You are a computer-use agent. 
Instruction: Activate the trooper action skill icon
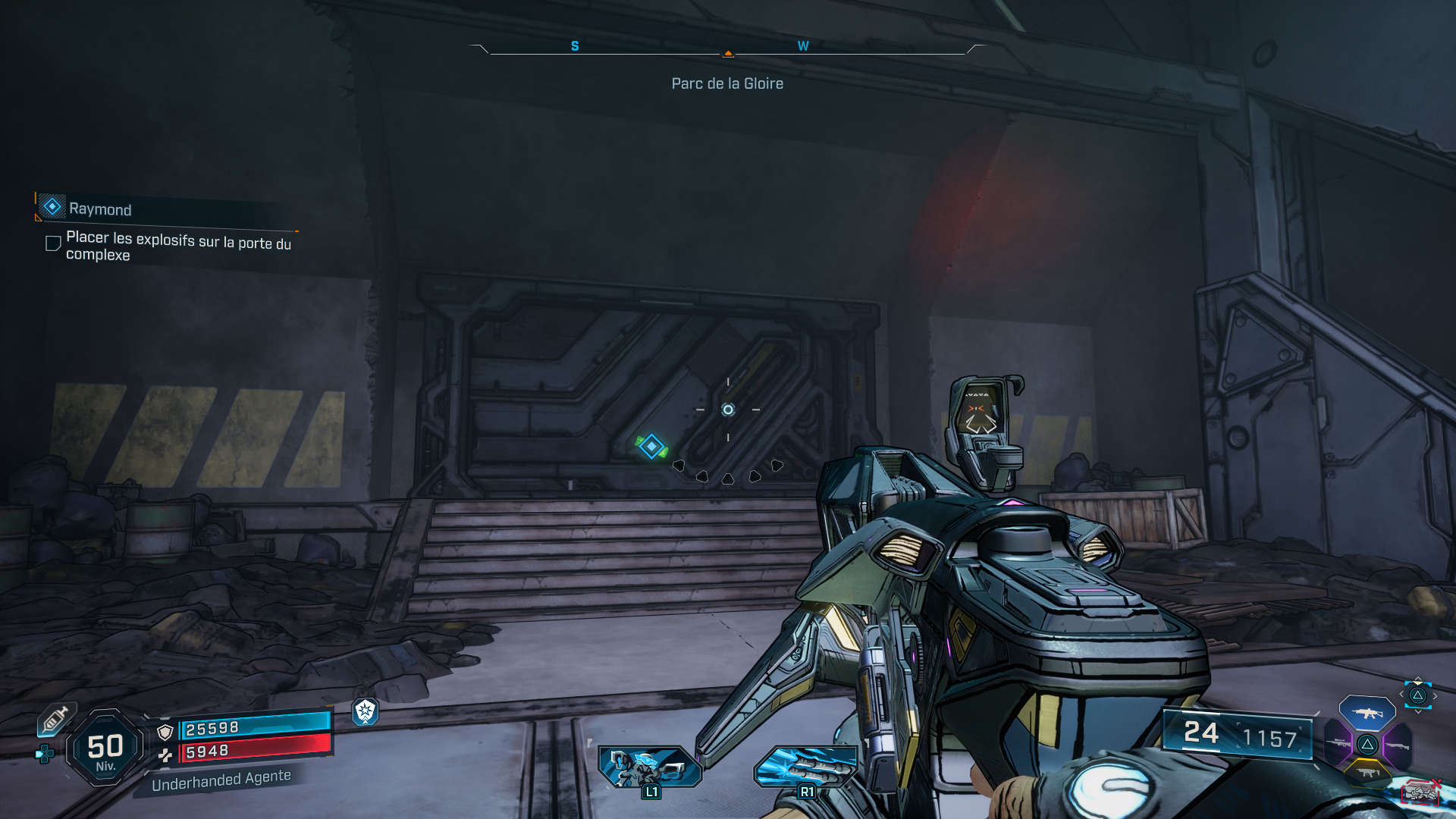pos(650,766)
